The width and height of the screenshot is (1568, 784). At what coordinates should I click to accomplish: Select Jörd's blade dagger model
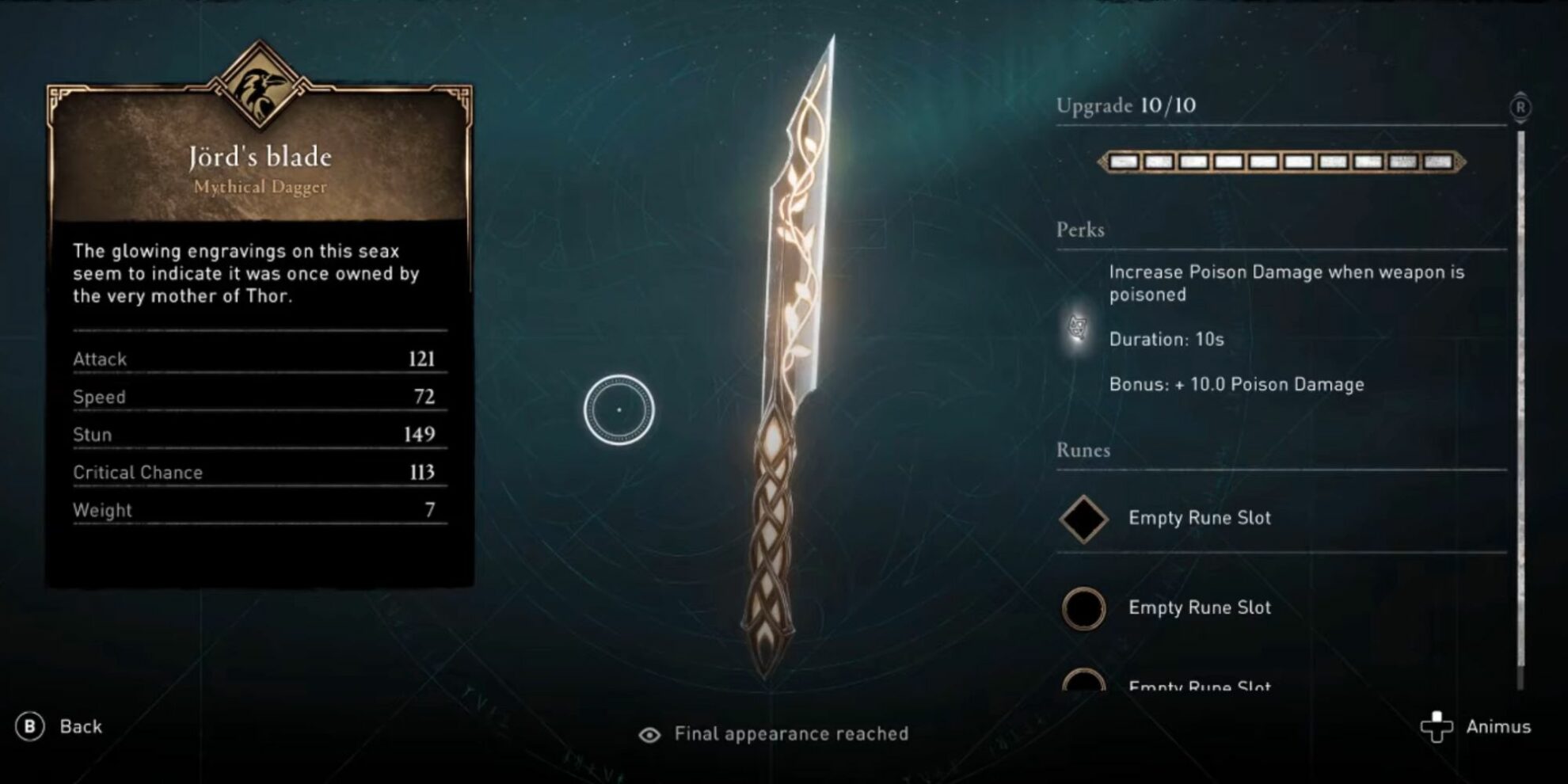792,356
